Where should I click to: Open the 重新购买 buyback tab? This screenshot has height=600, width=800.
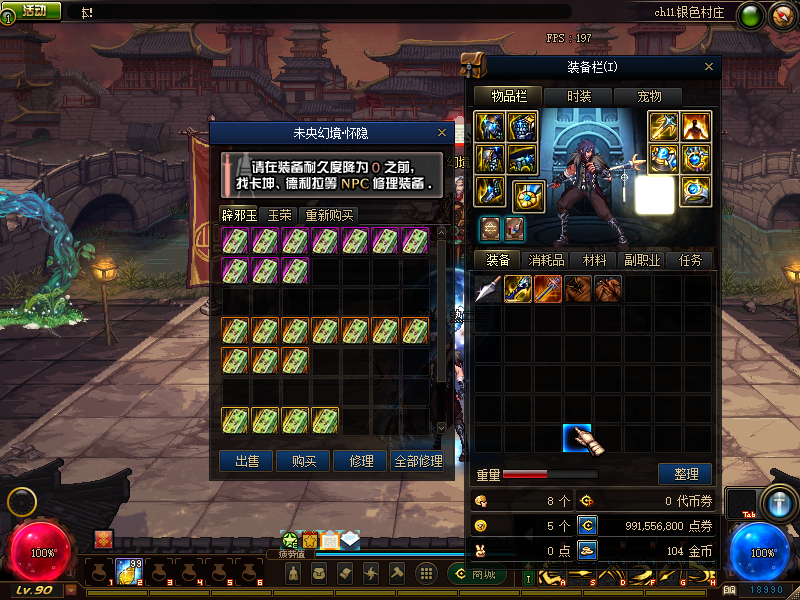pyautogui.click(x=329, y=215)
